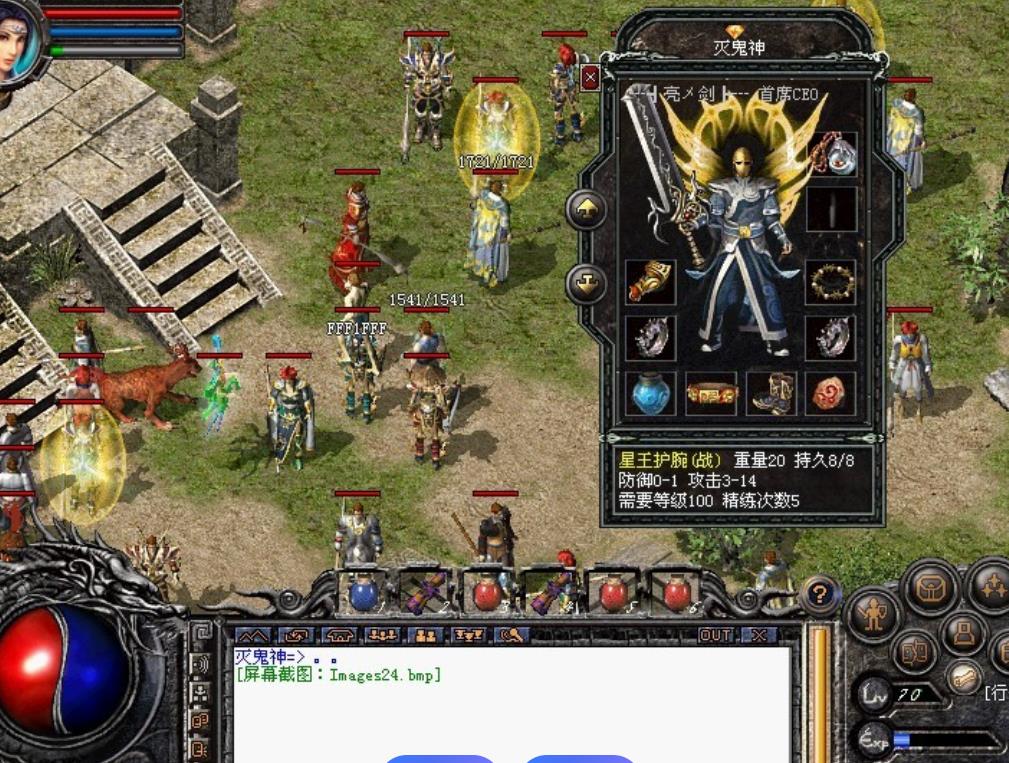The width and height of the screenshot is (1009, 763).
Task: Close the 灭鬼神 equipment panel
Action: coord(590,77)
